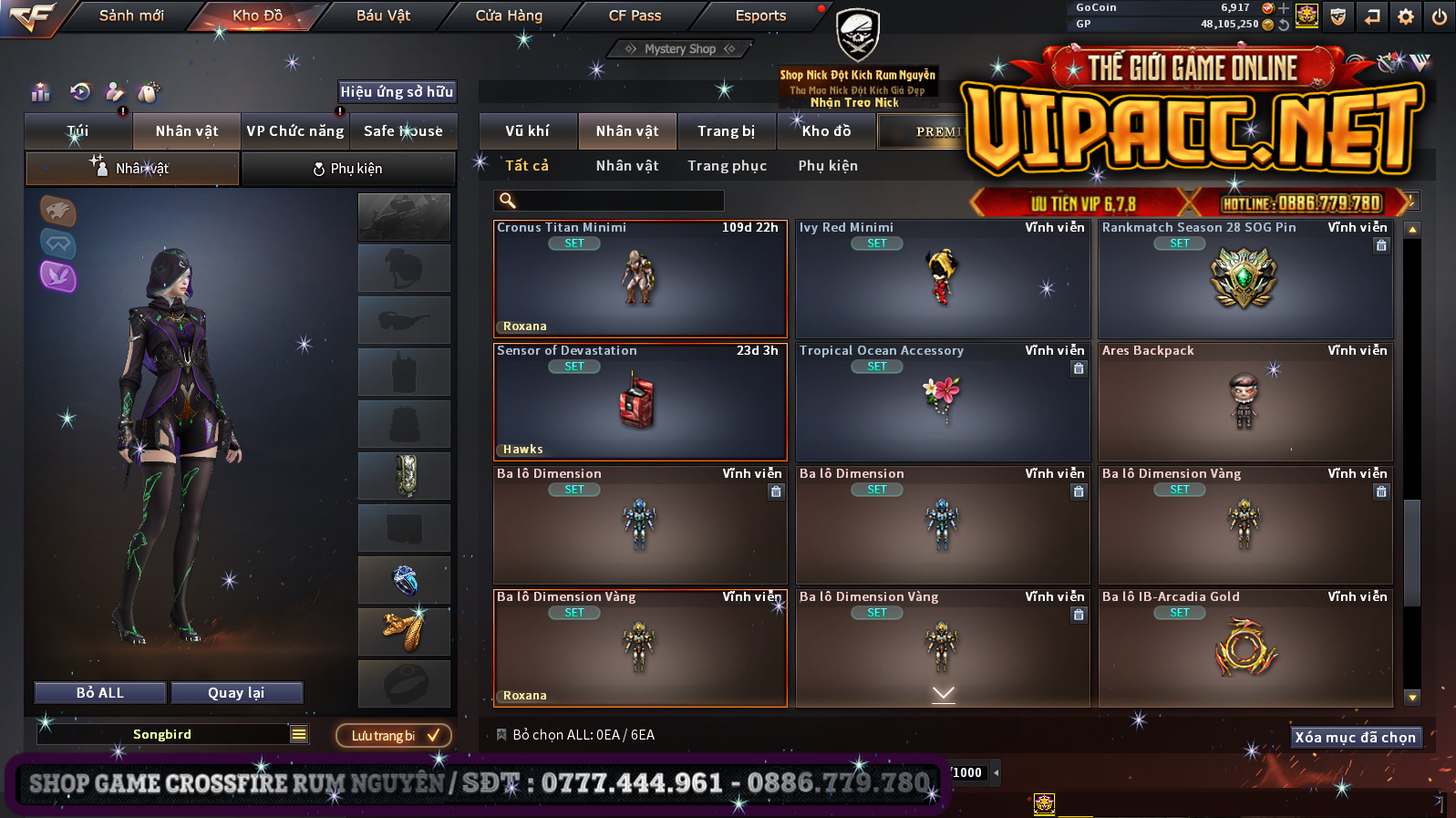1456x818 pixels.
Task: Open the Esports section
Action: [x=760, y=16]
